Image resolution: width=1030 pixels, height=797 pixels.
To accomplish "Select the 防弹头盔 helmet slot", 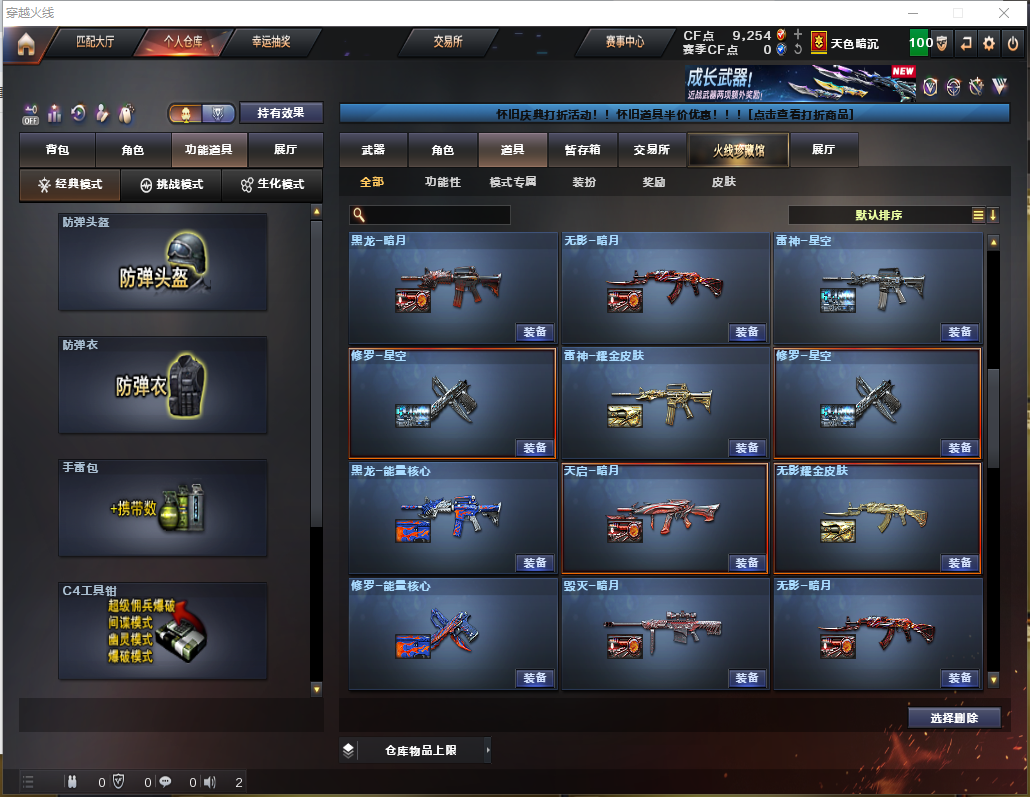I will pyautogui.click(x=163, y=262).
